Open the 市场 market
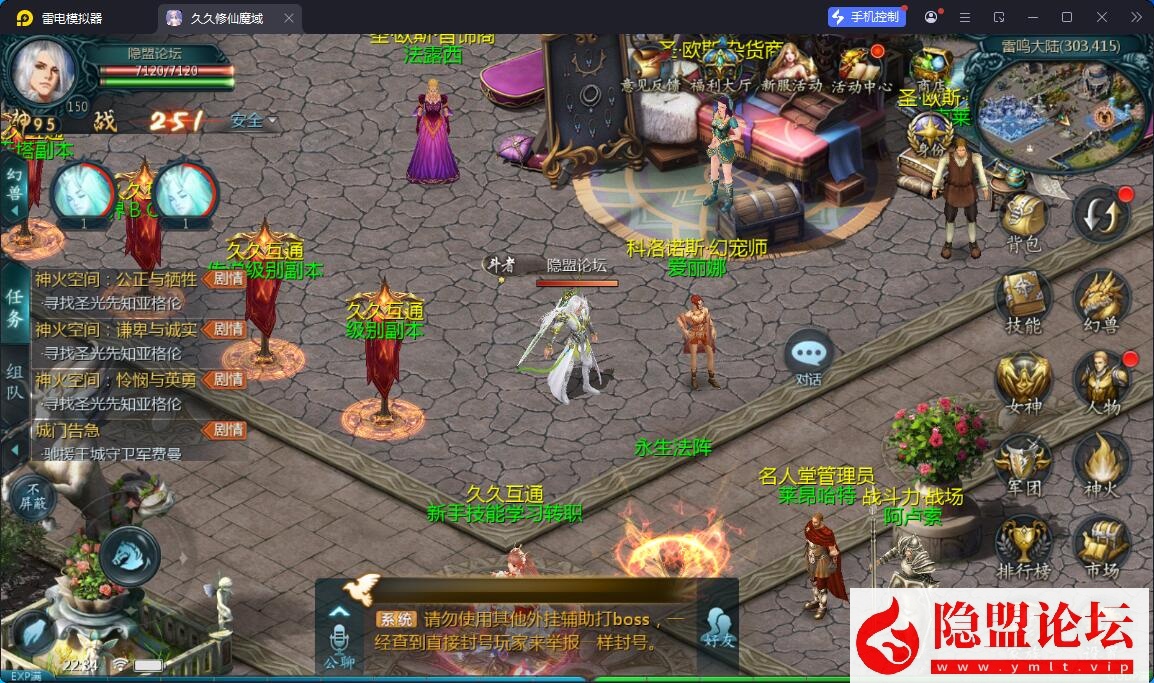Image resolution: width=1154 pixels, height=683 pixels. point(1101,545)
